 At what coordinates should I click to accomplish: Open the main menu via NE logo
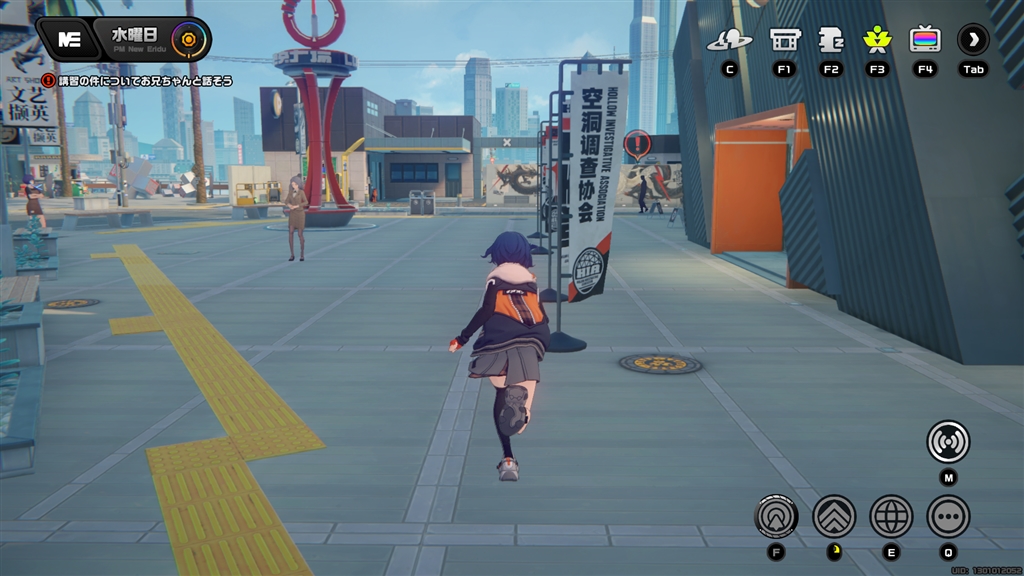coord(69,39)
